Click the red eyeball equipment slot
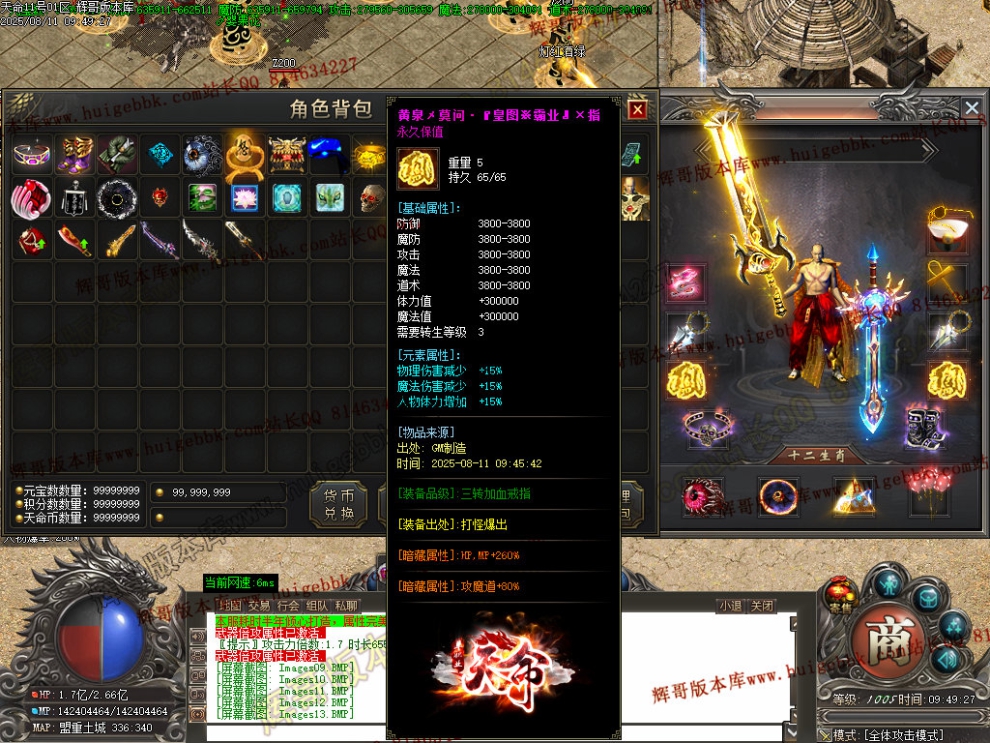This screenshot has width=990, height=743. (698, 495)
